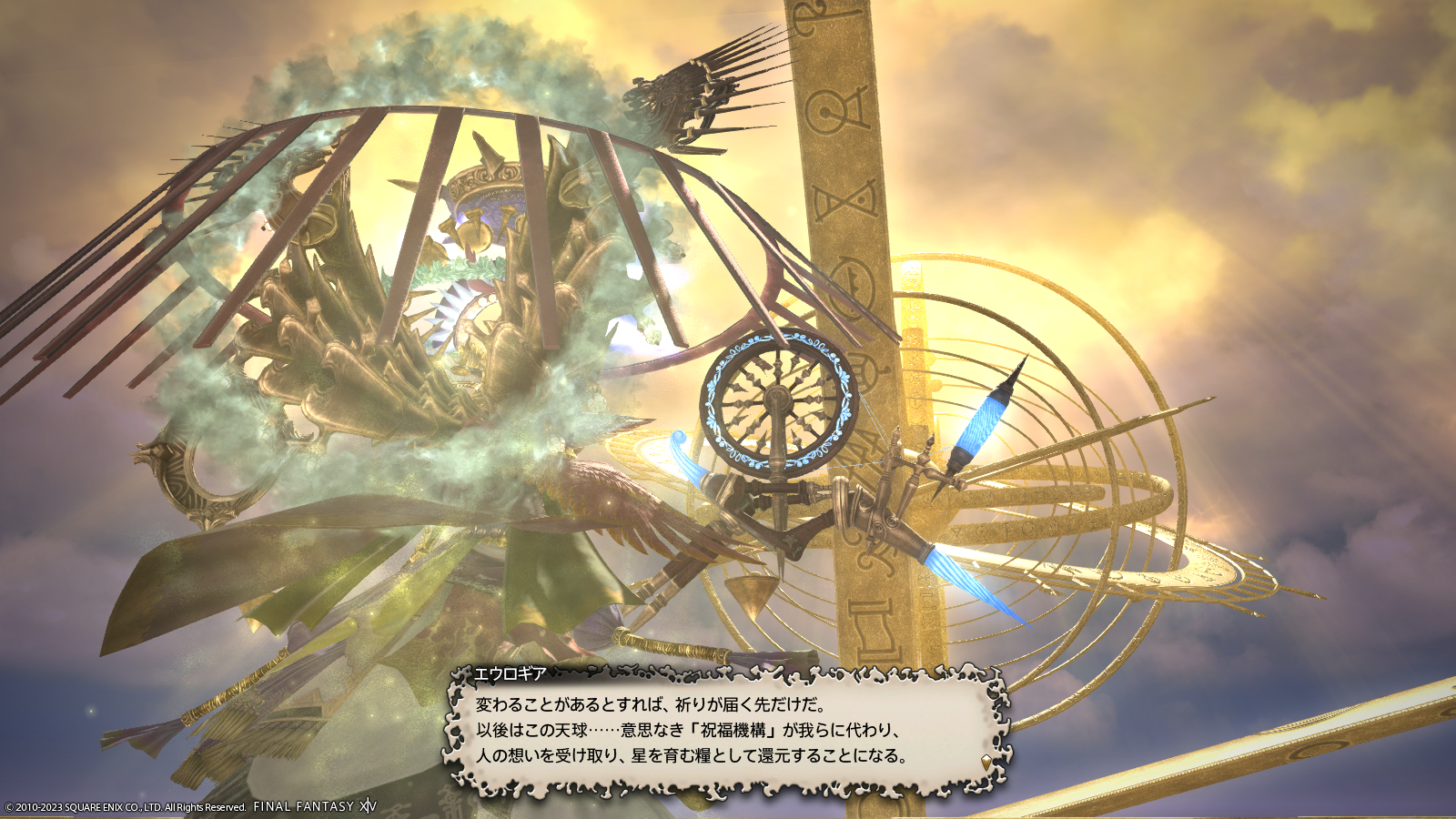Advance Eulogia's dialogue text box

[x=725, y=730]
